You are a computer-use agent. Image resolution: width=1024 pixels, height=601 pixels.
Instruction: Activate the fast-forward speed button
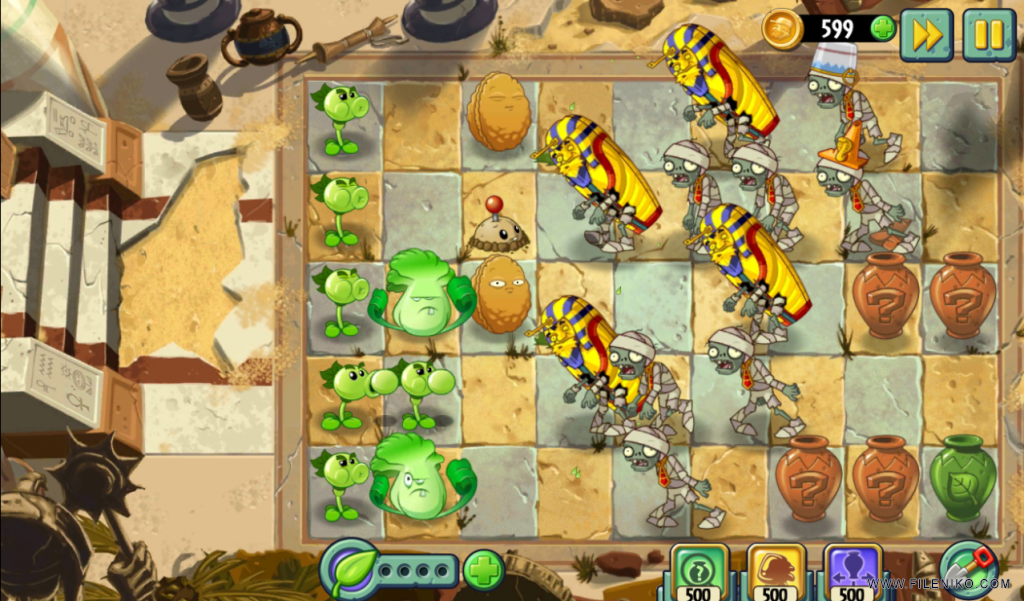[926, 35]
